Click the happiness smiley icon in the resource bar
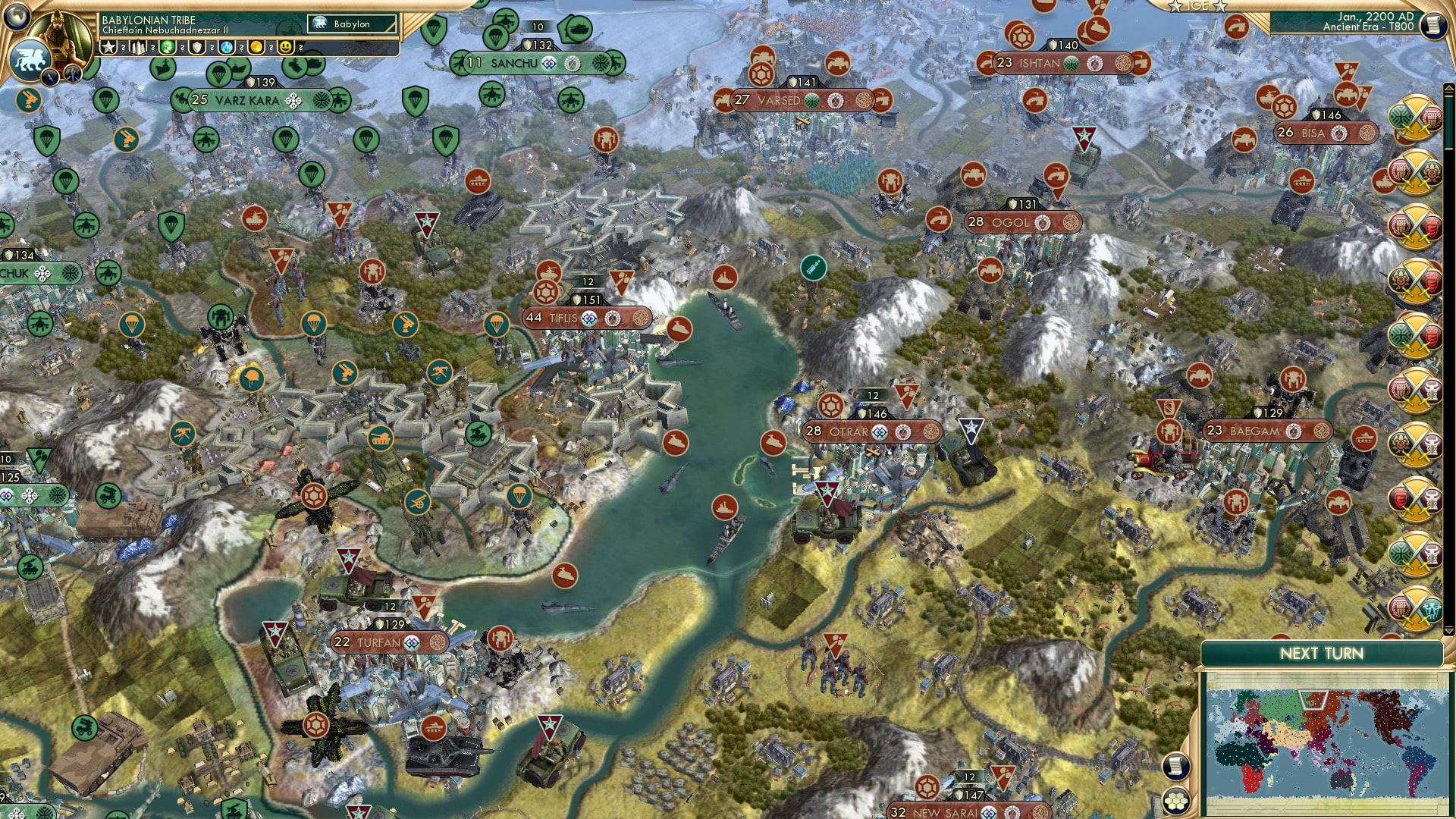1456x819 pixels. point(285,48)
